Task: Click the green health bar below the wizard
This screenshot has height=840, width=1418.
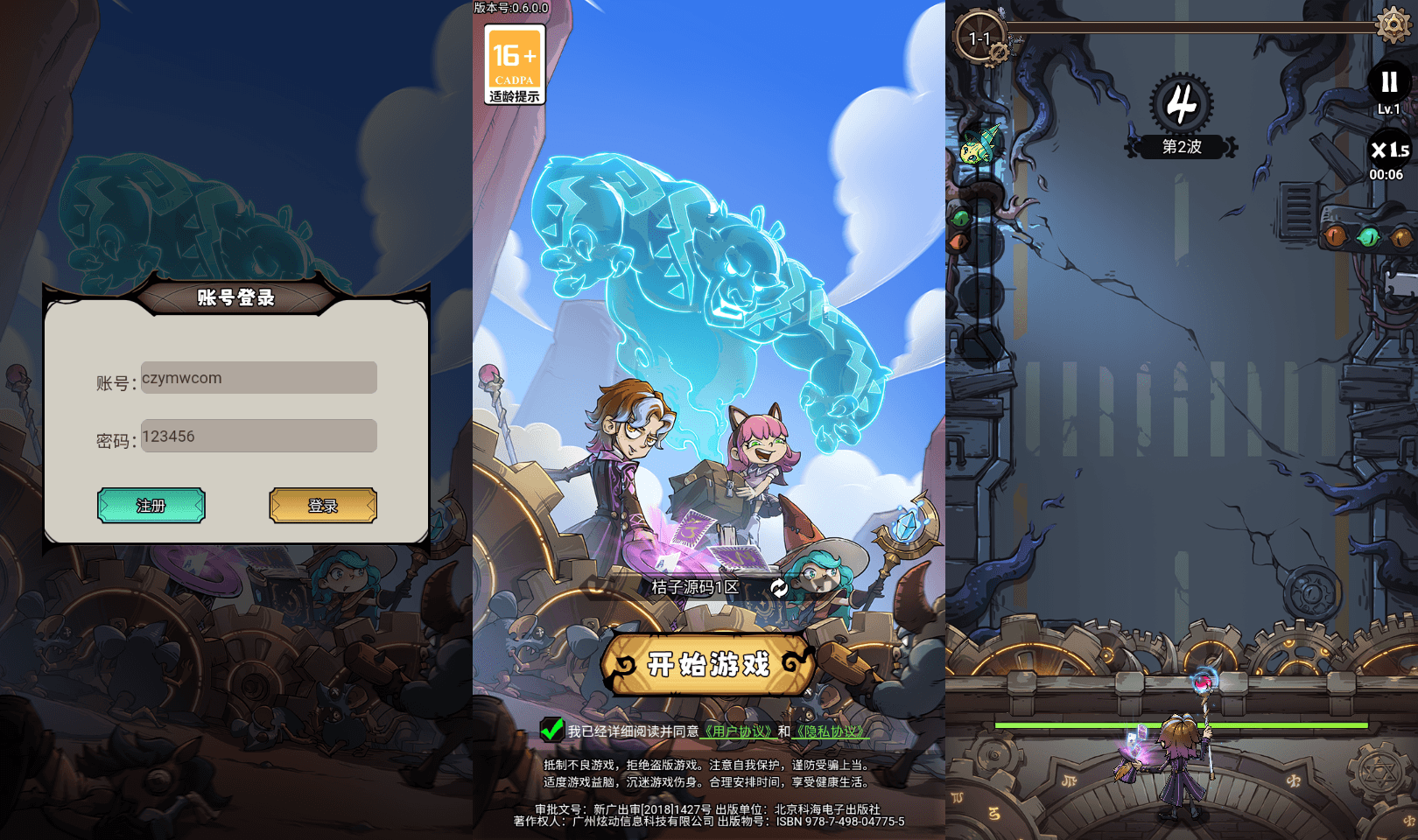Action: pos(1182,724)
